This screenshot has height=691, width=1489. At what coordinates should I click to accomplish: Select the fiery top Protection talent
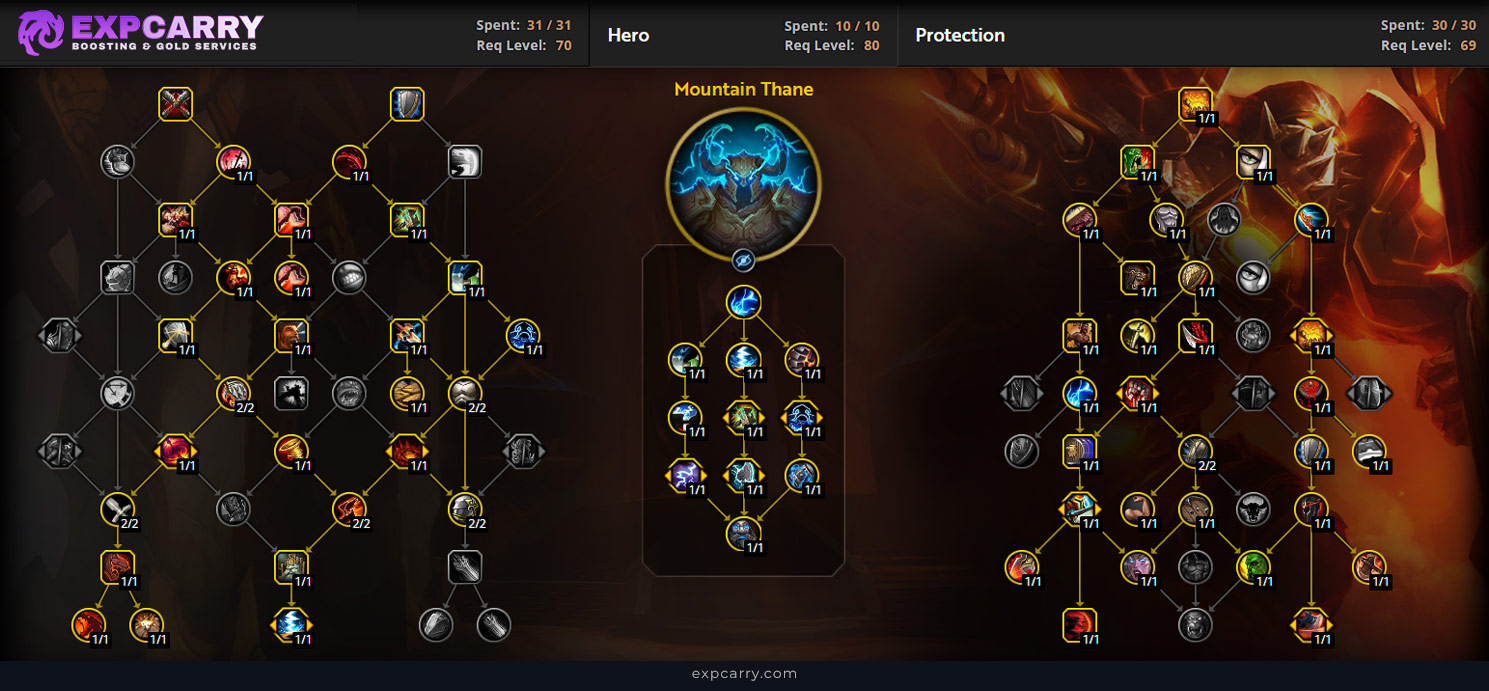click(x=1195, y=104)
